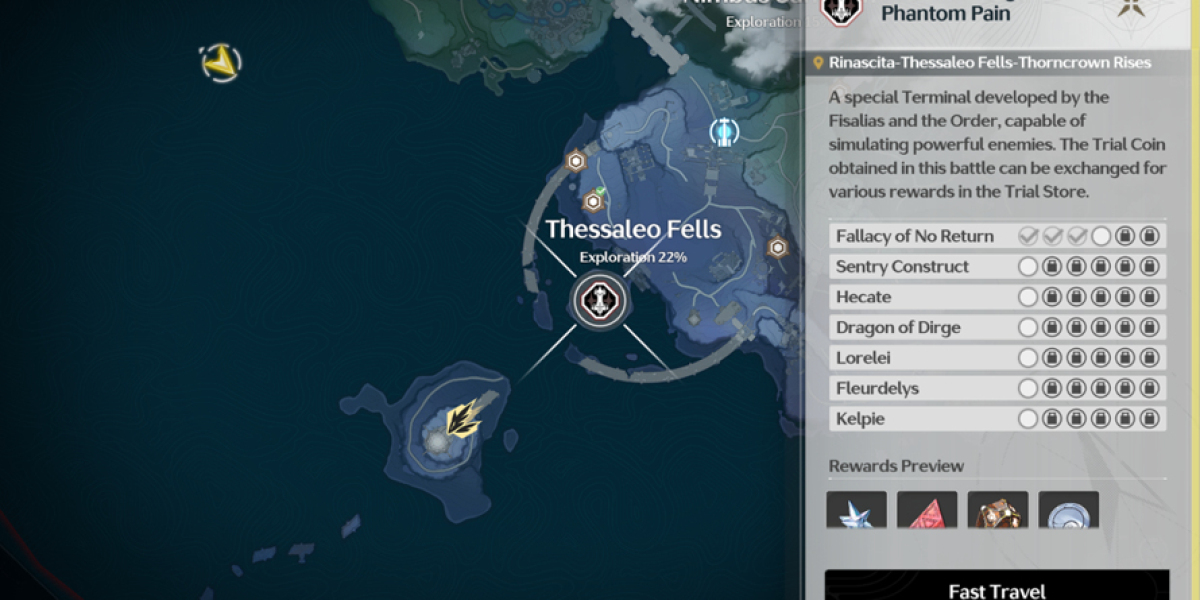The image size is (1200, 600).
Task: Fast Travel to the Phantom Pain terminal
Action: tap(996, 588)
